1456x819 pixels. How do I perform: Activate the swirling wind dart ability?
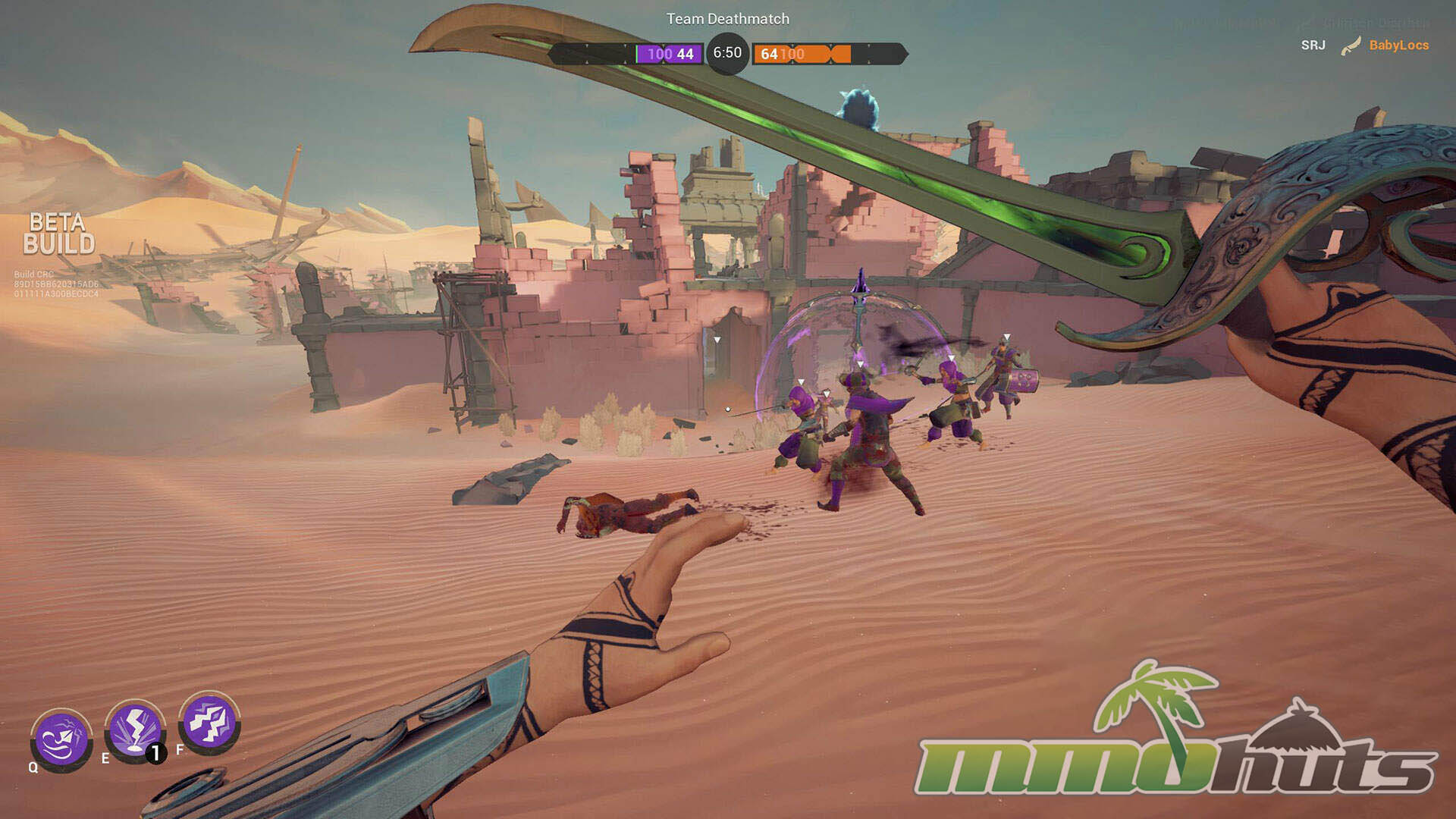(x=61, y=739)
